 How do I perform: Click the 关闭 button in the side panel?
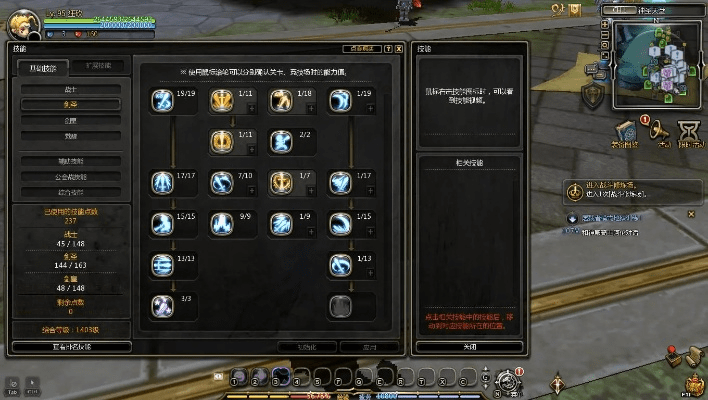[469, 347]
